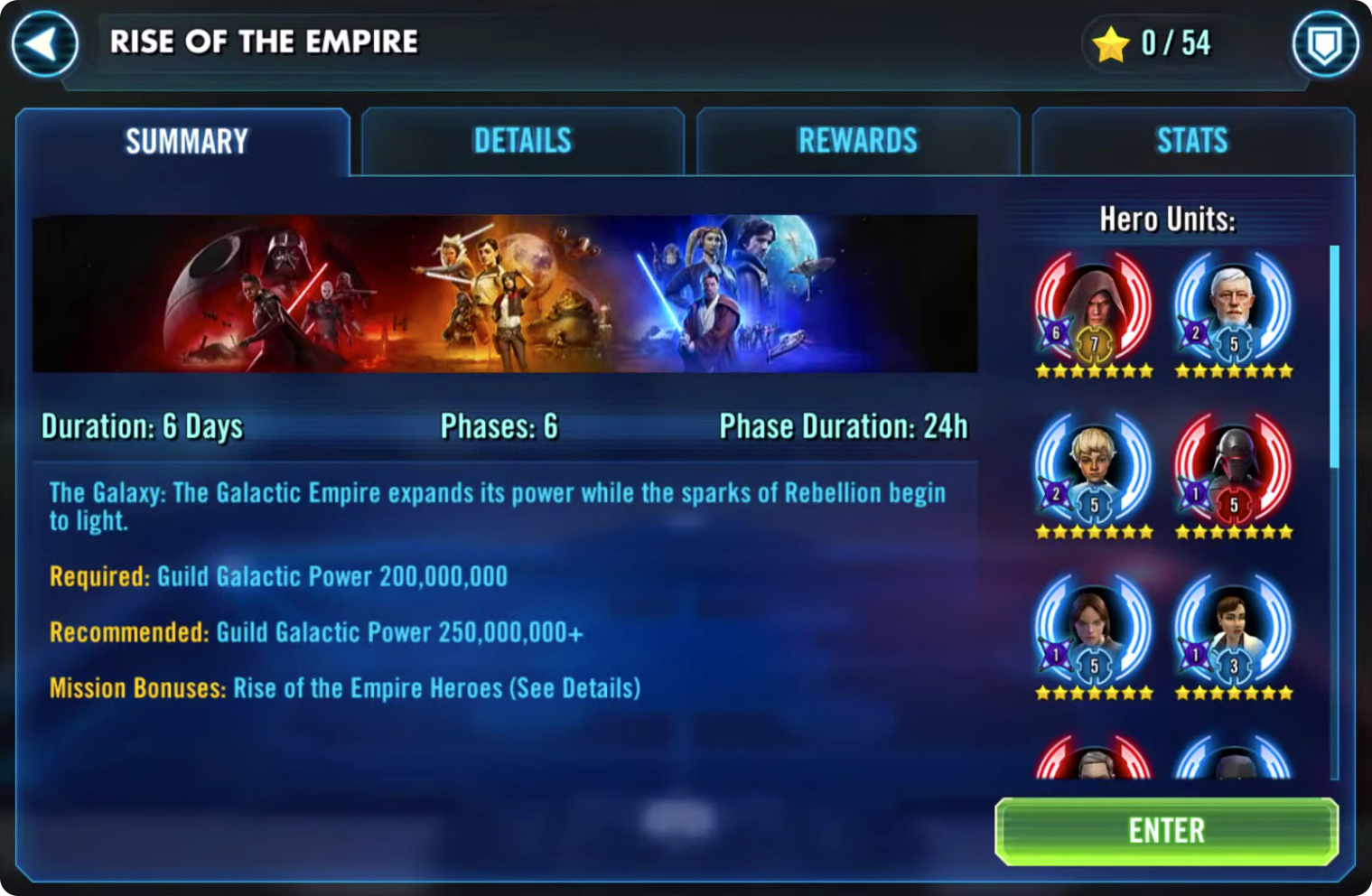The image size is (1372, 896).
Task: Click the Hero Units list scrollbar
Action: click(x=1334, y=357)
